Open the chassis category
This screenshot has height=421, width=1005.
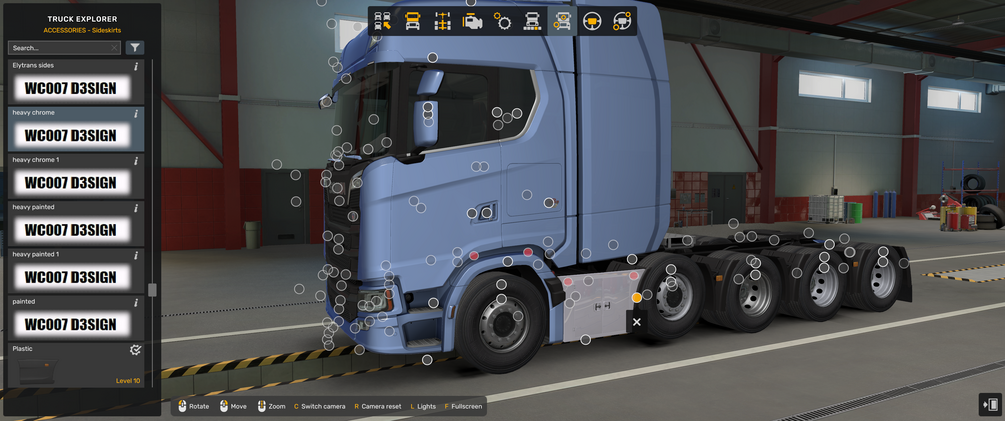pos(442,21)
